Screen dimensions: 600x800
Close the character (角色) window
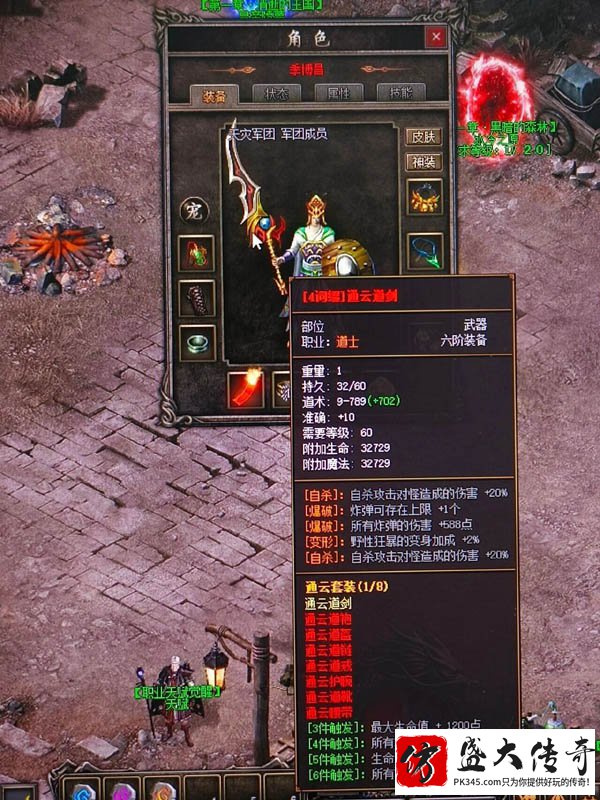pyautogui.click(x=435, y=38)
